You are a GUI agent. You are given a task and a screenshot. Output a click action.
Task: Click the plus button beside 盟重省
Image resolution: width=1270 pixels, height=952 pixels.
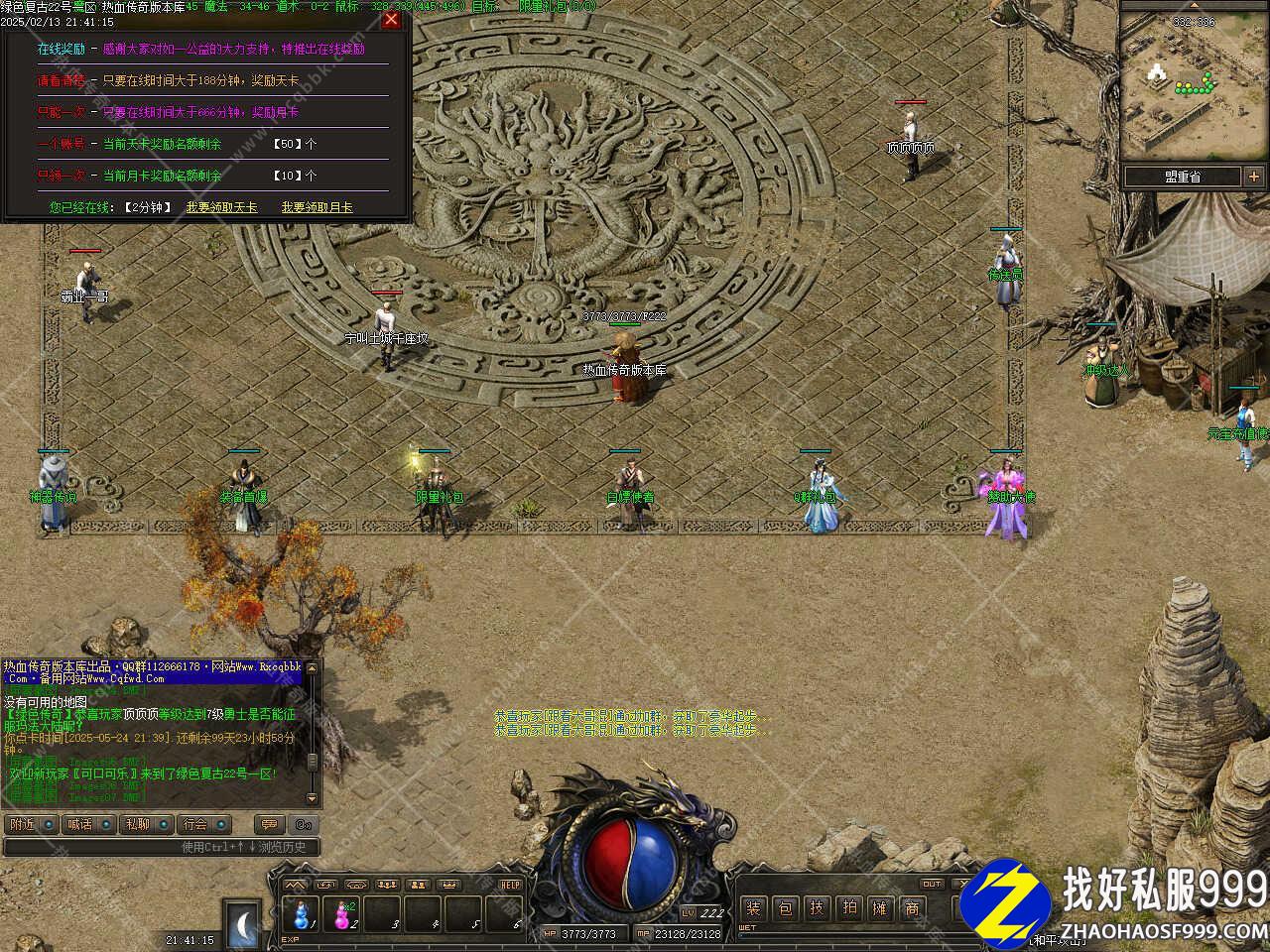1254,177
